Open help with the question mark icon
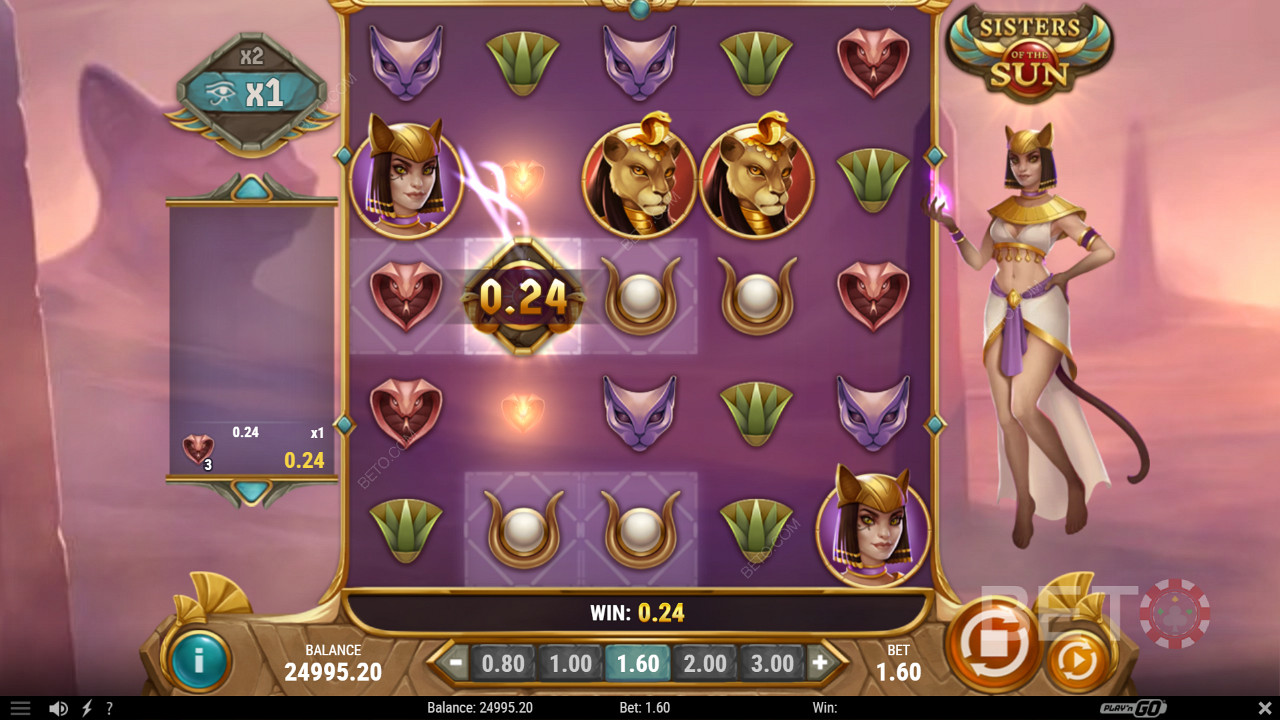Image resolution: width=1280 pixels, height=720 pixels. pyautogui.click(x=109, y=708)
